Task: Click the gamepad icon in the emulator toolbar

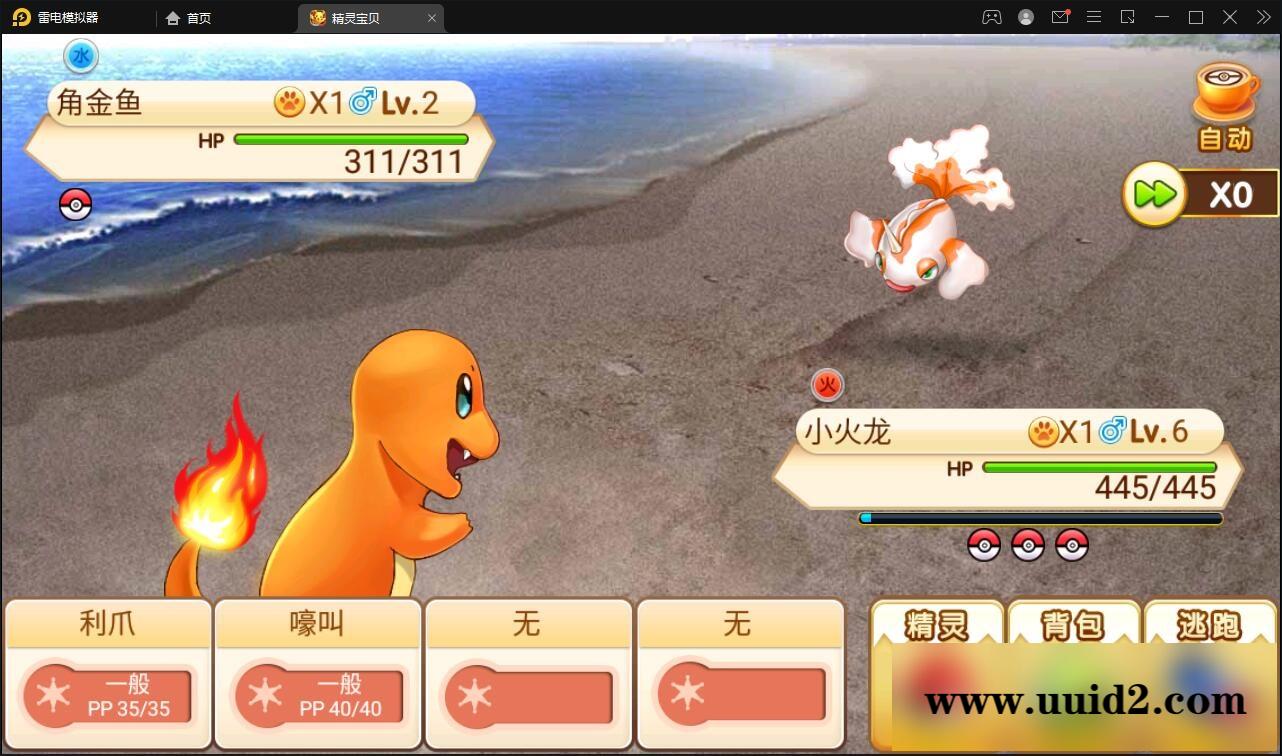Action: 991,17
